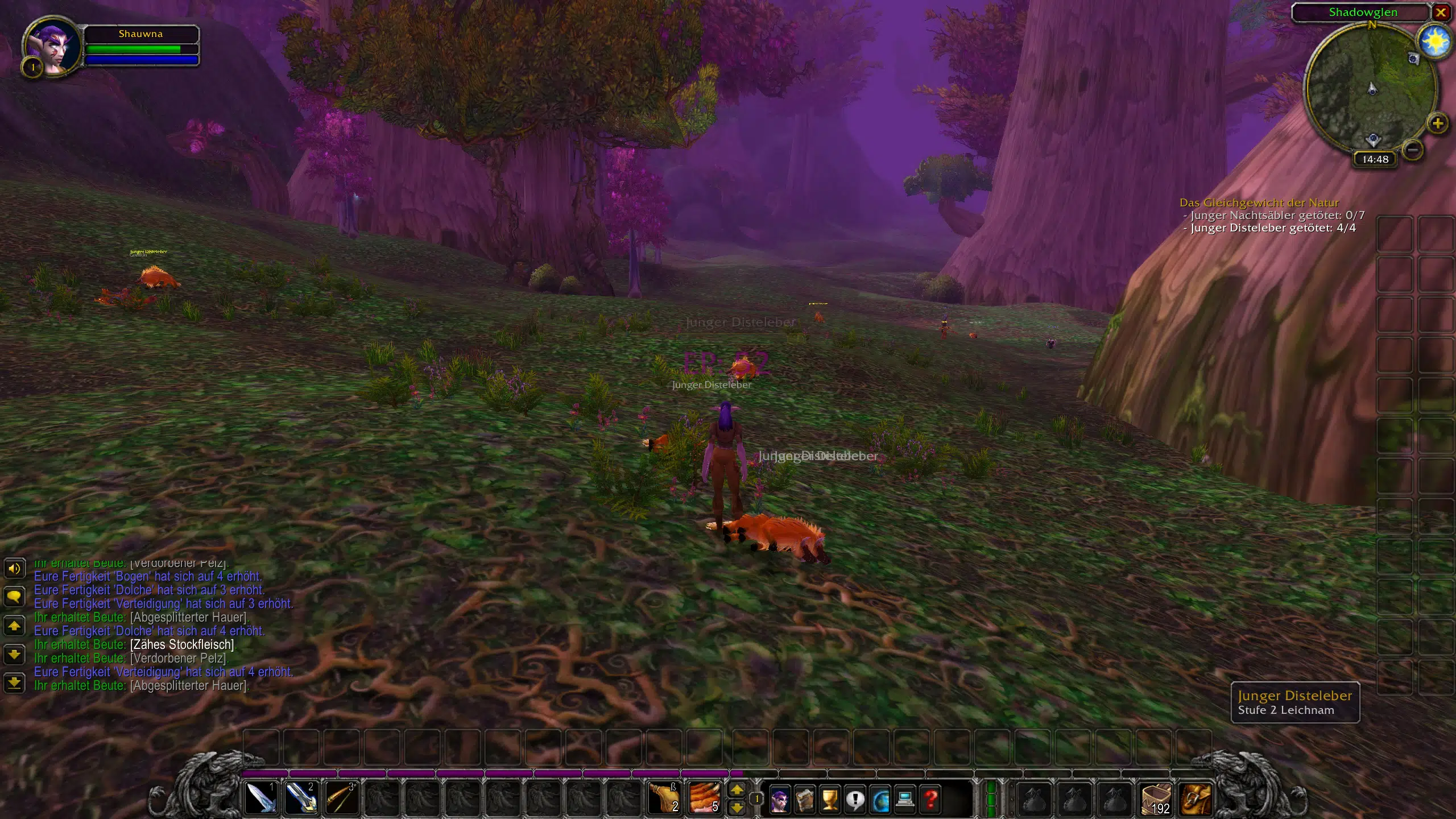Fire the bow ability in slot 3

(x=341, y=798)
